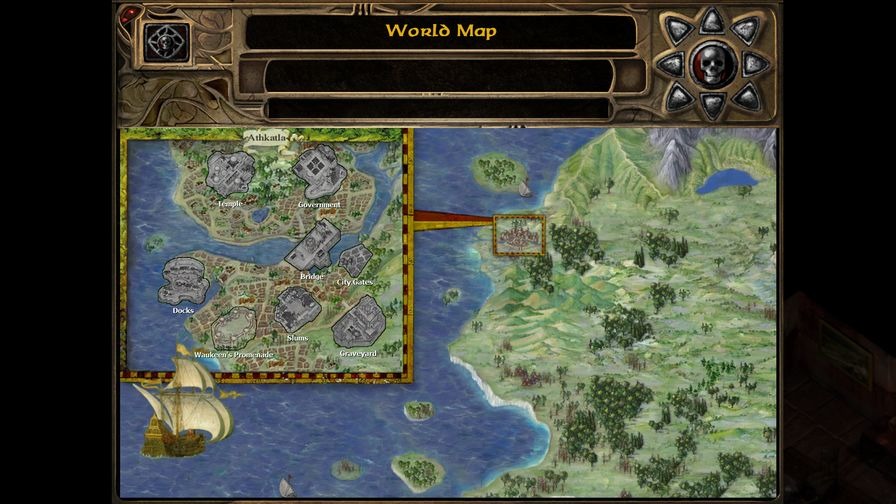This screenshot has height=504, width=896.
Task: Click the Athkatla city marker on the world map
Action: (x=519, y=235)
